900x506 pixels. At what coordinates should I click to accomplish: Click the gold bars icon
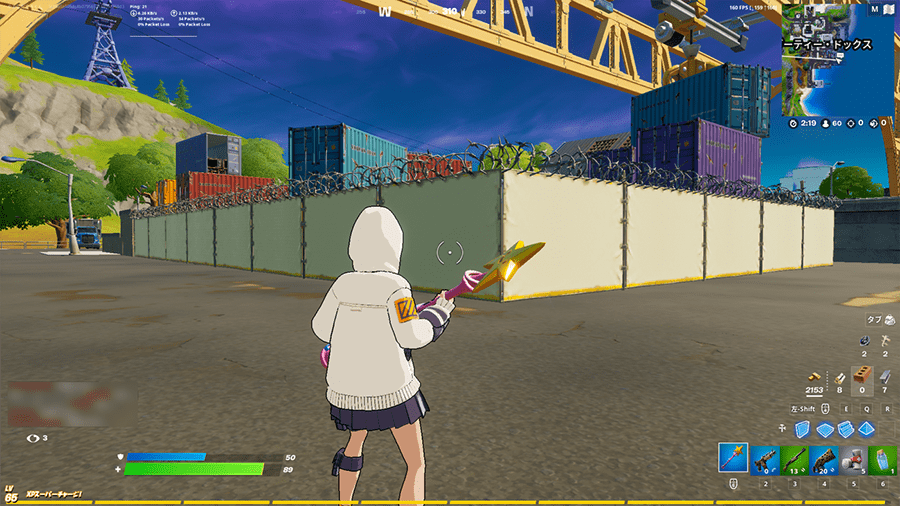[x=816, y=377]
